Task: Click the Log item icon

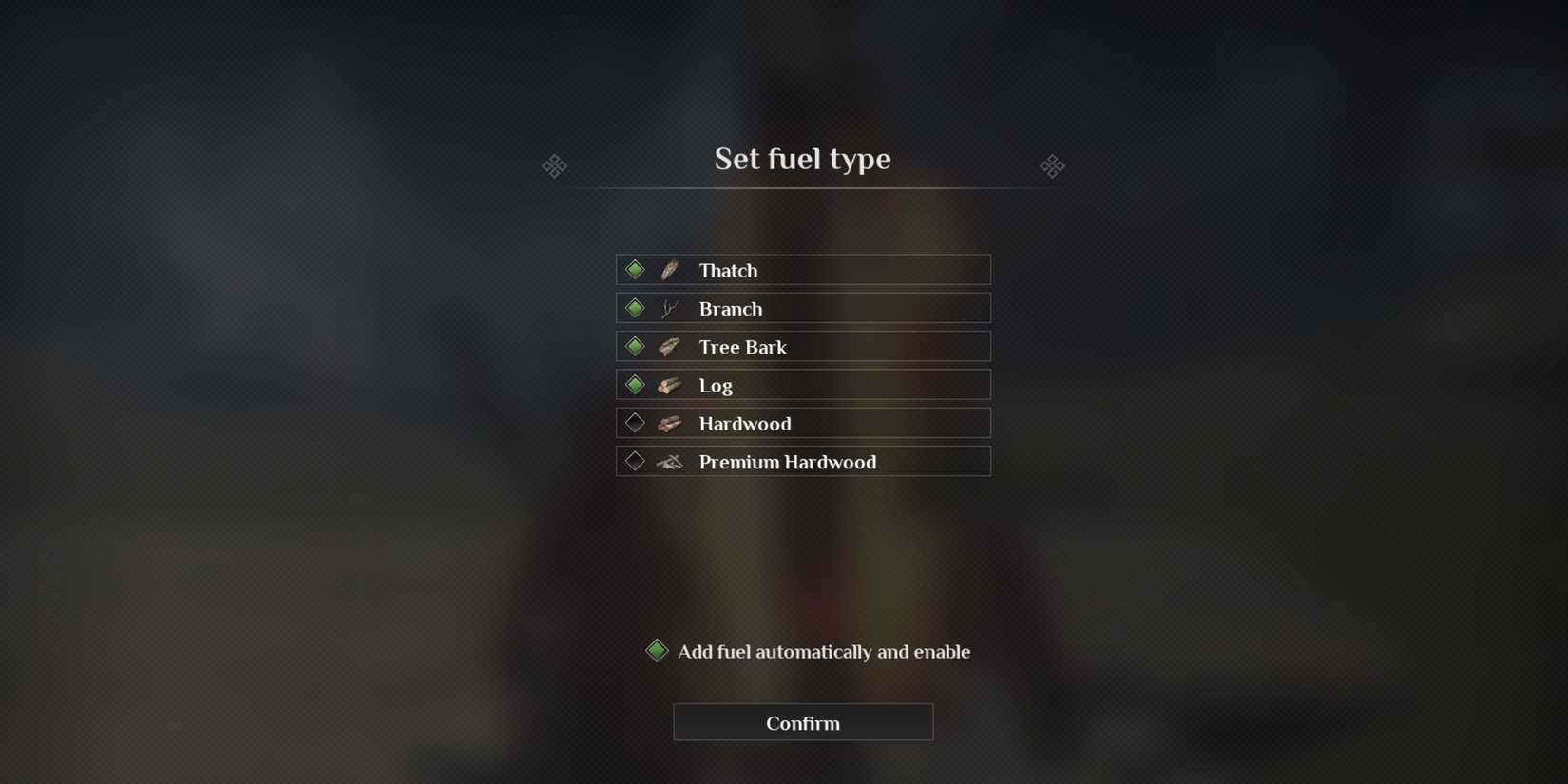Action: tap(668, 384)
